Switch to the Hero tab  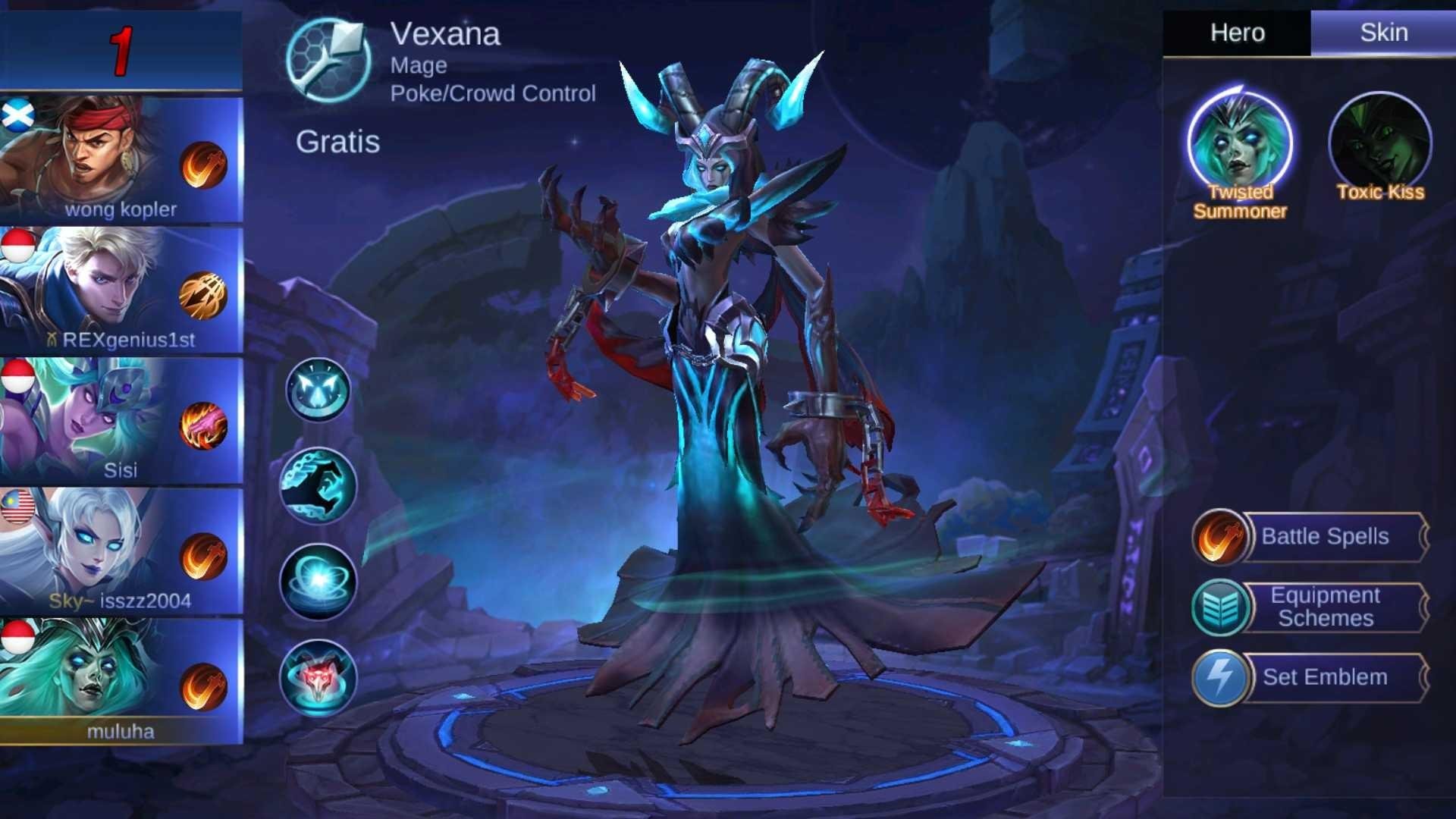coord(1239,33)
